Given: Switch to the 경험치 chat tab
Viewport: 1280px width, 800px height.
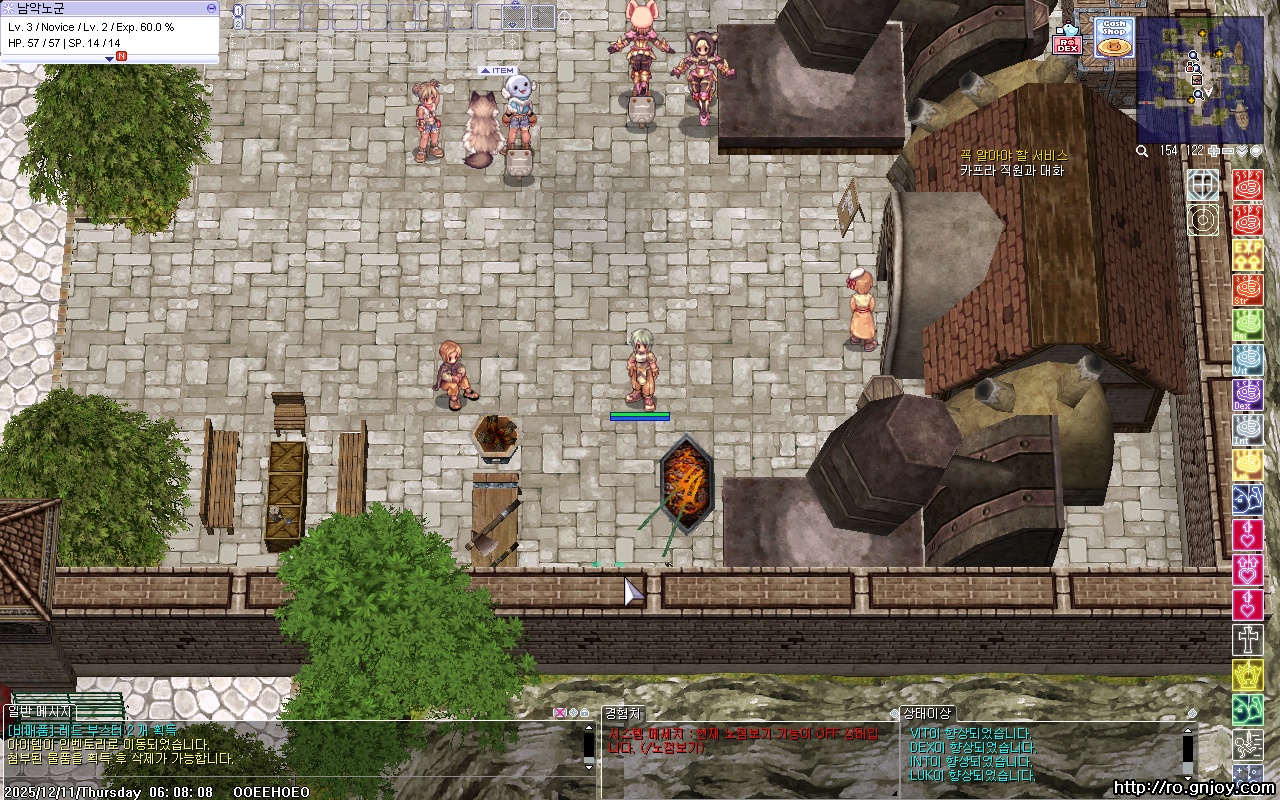Looking at the screenshot, I should [622, 713].
